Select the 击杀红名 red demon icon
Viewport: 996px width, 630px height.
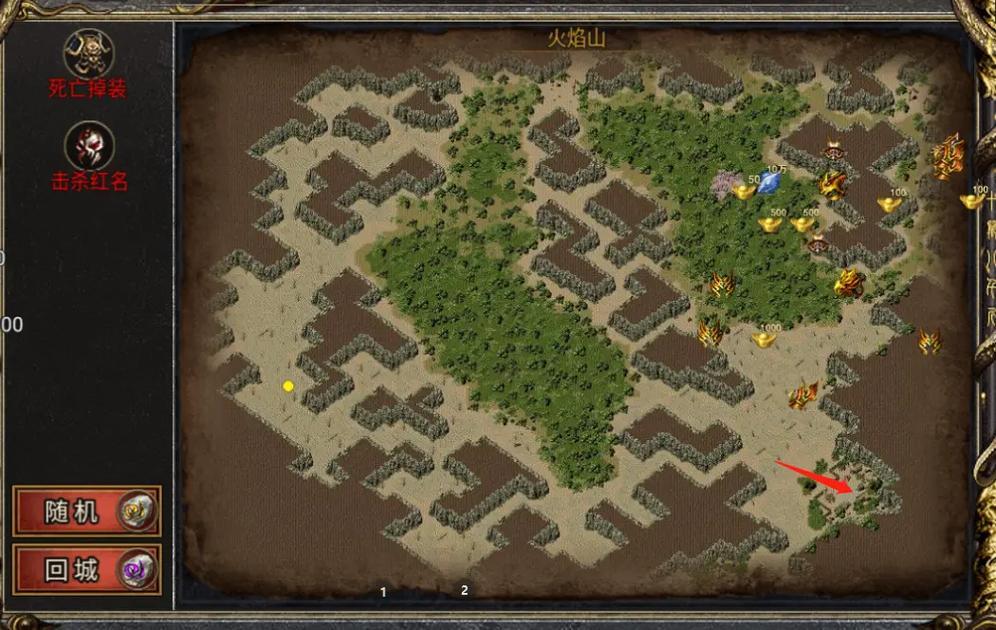click(88, 147)
